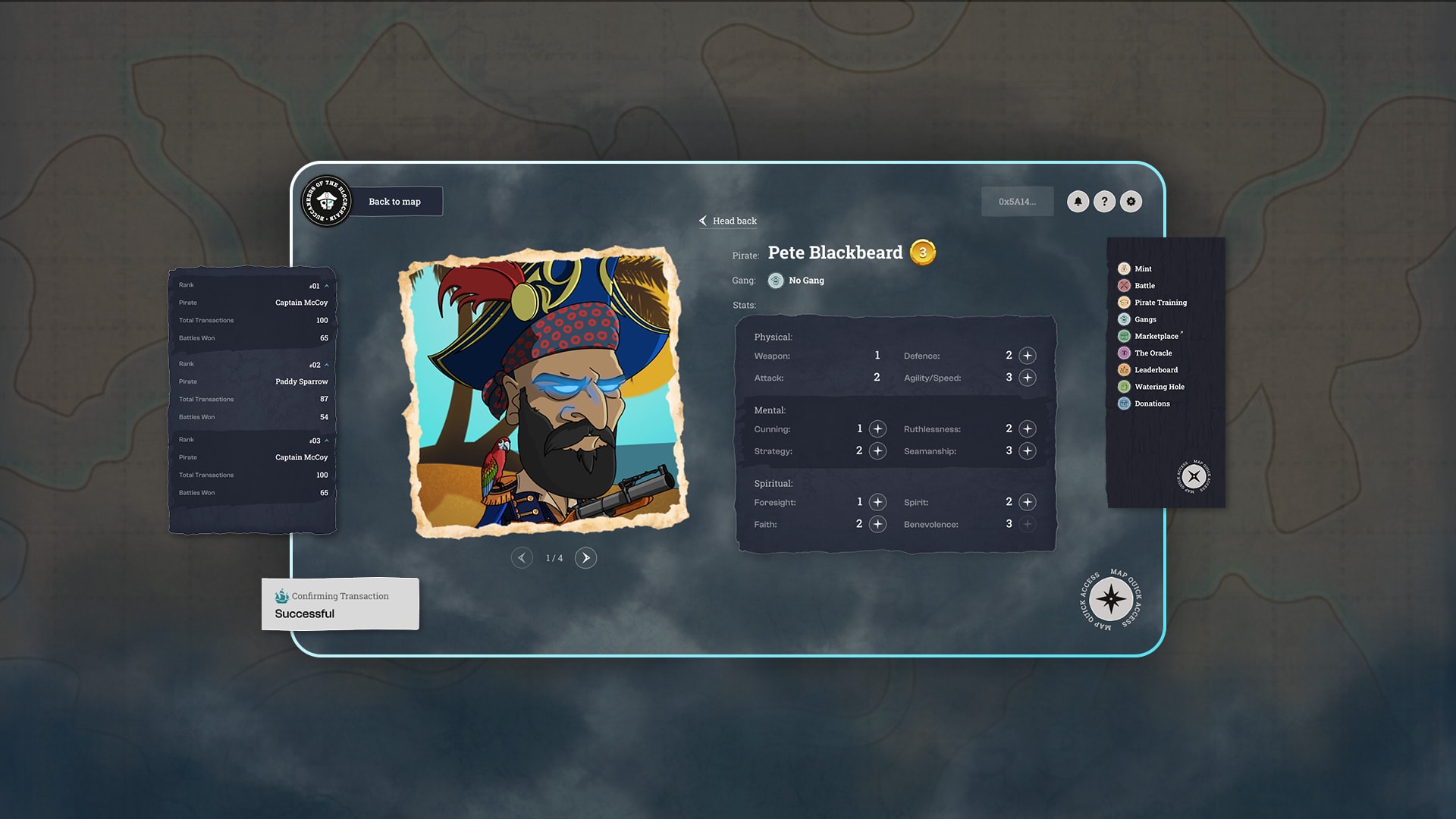The height and width of the screenshot is (819, 1456).
Task: Go to the previous pirate image
Action: point(522,558)
